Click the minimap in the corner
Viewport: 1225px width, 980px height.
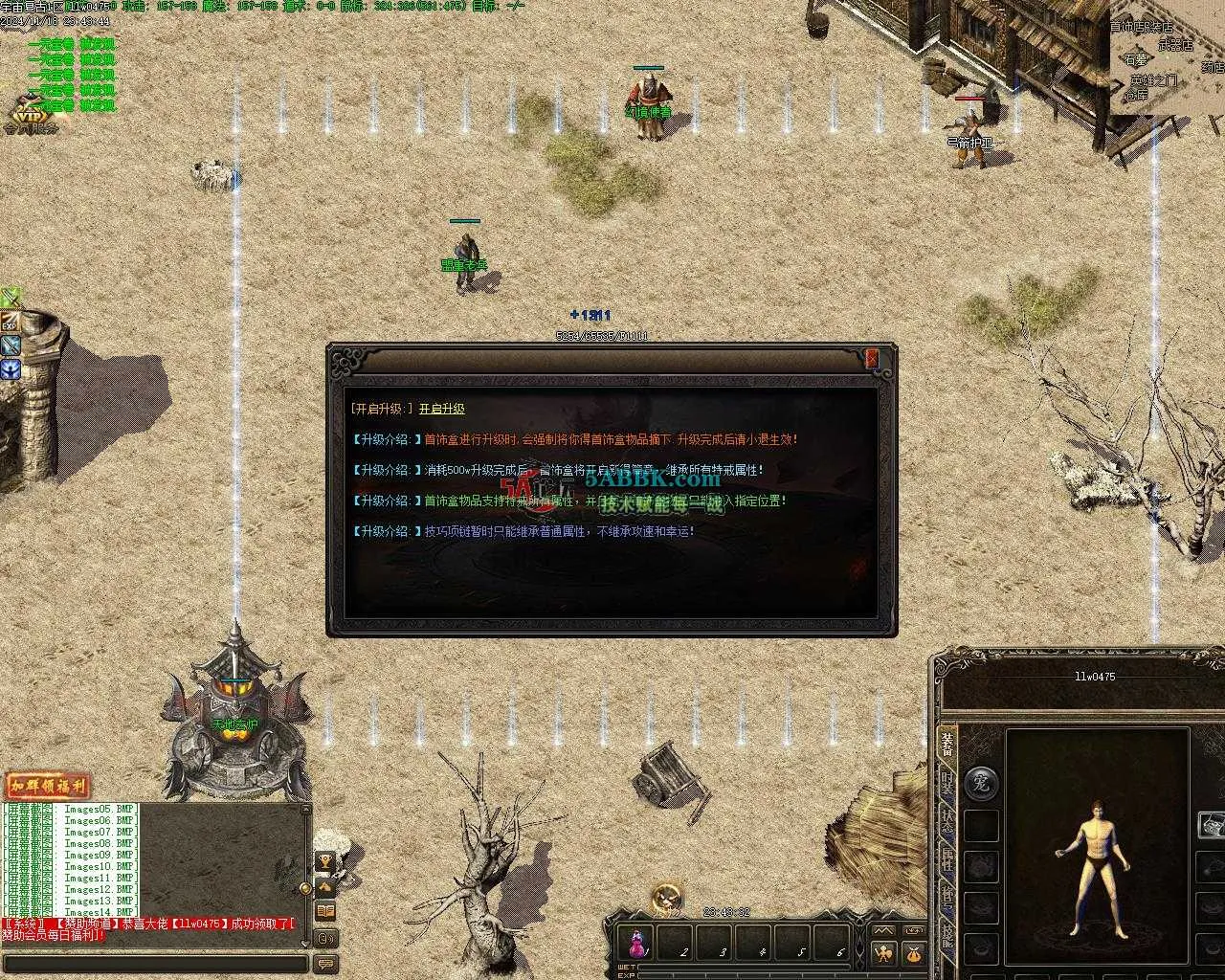[x=1168, y=57]
